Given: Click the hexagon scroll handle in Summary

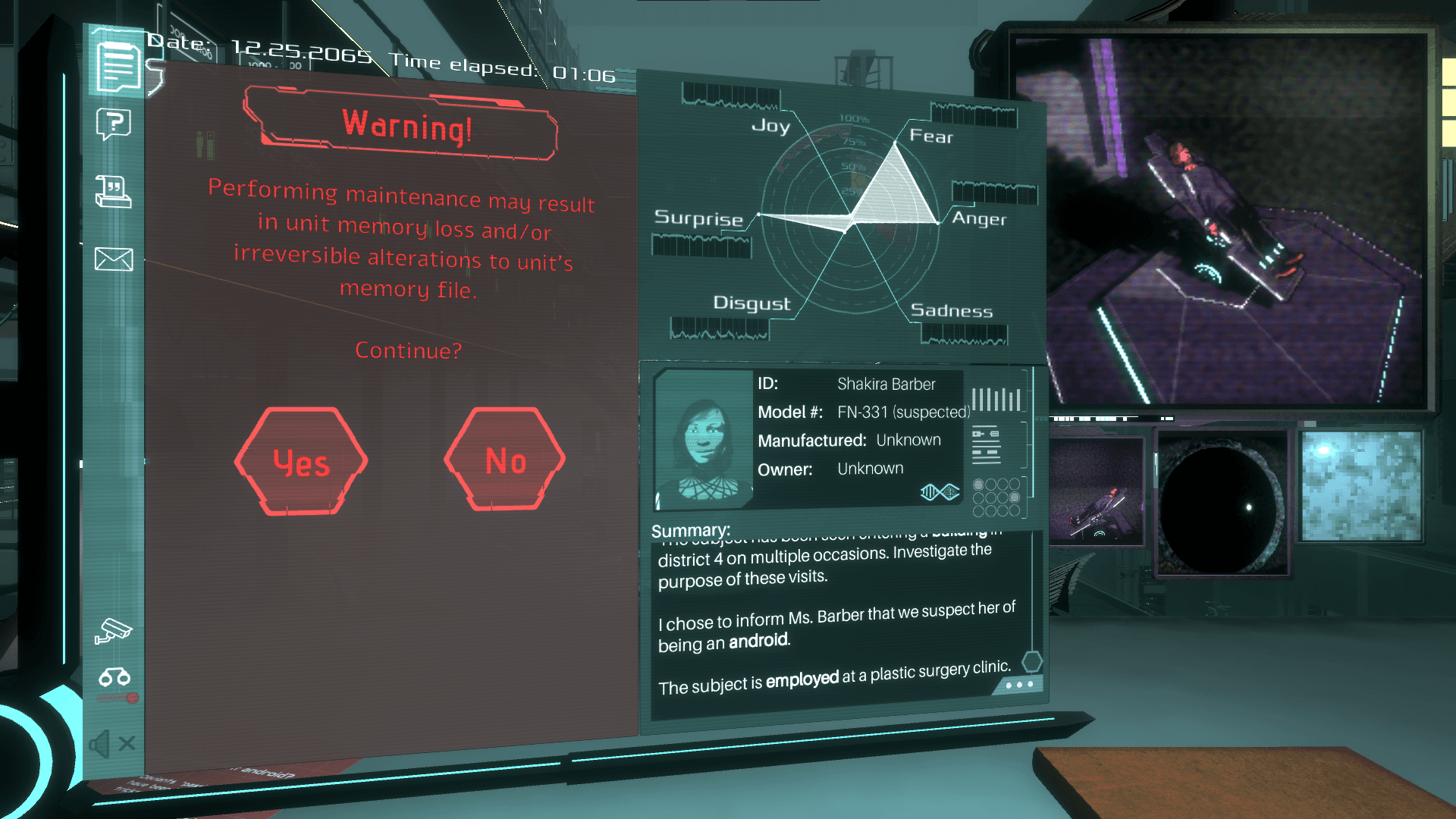Looking at the screenshot, I should coord(1031,662).
